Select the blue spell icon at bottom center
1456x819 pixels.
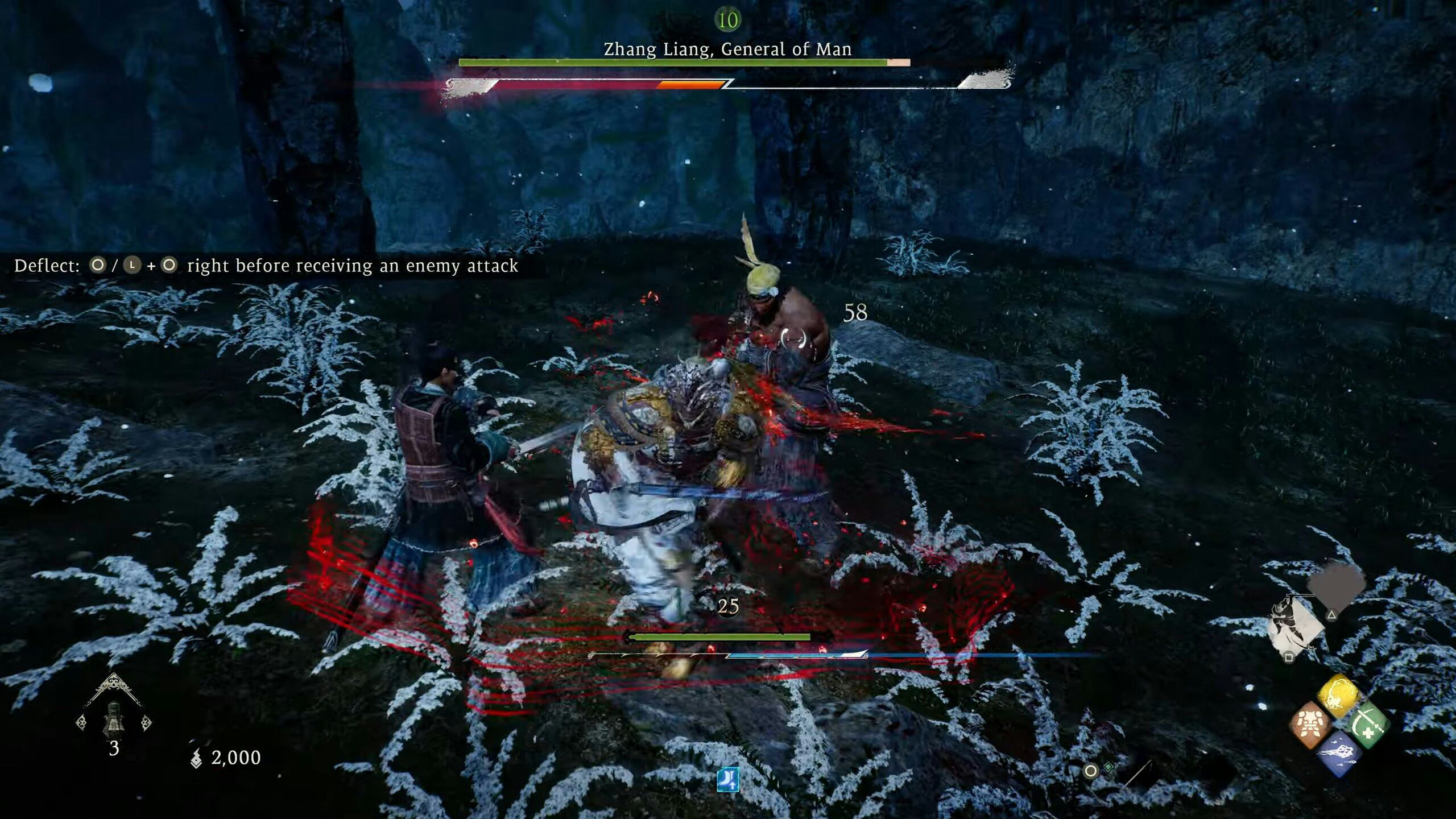729,780
